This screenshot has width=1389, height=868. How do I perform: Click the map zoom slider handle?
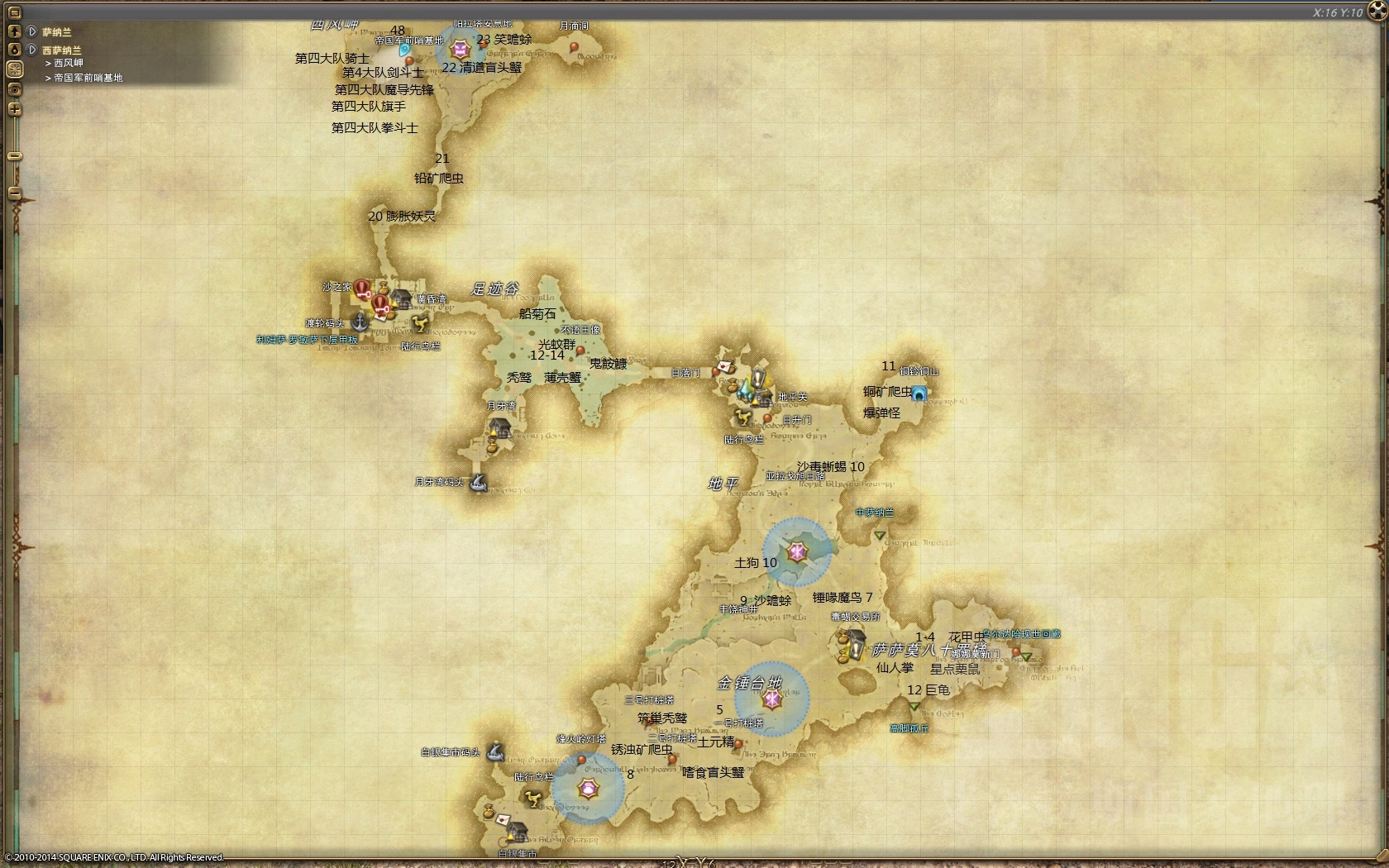pyautogui.click(x=13, y=155)
